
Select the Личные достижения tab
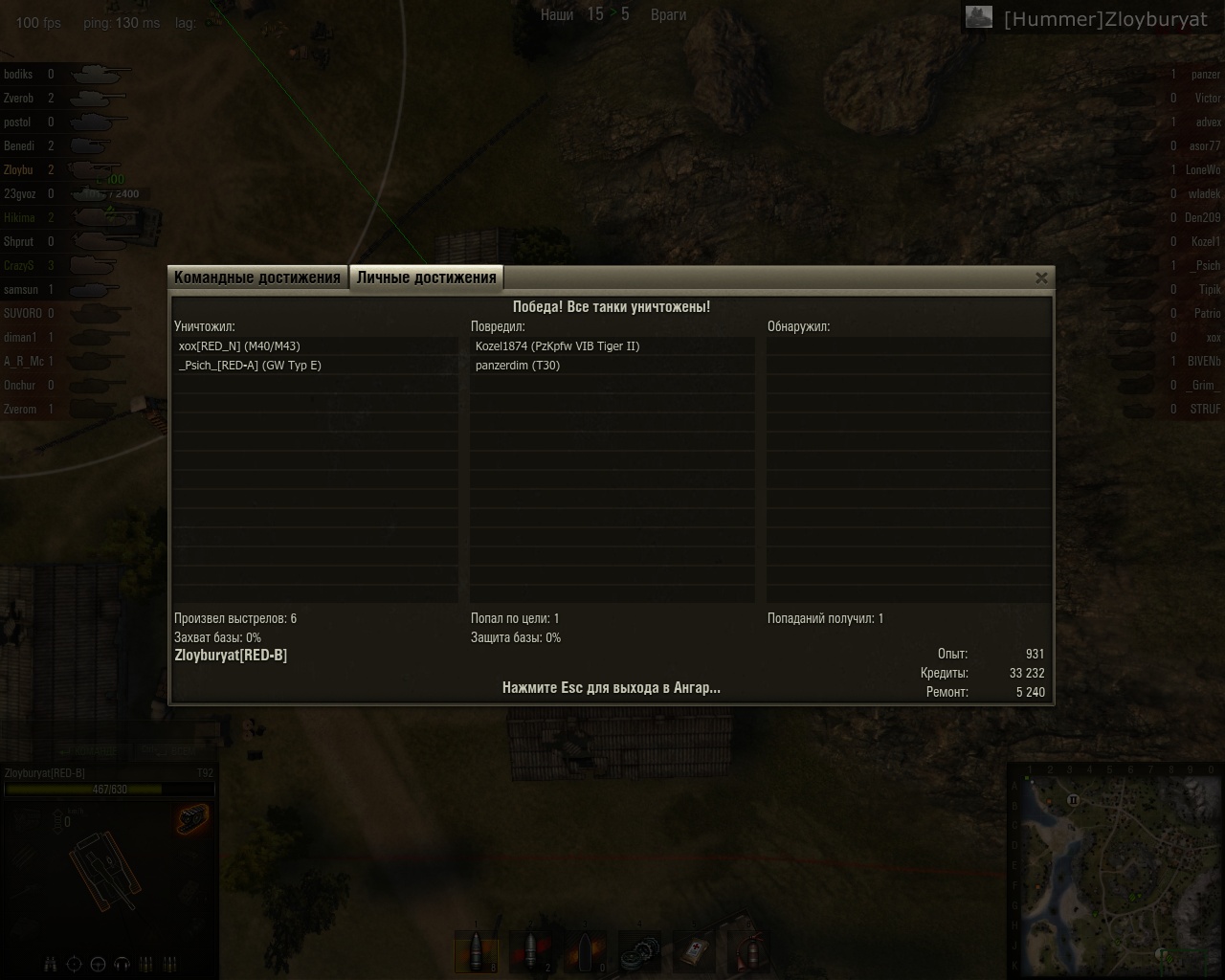427,278
